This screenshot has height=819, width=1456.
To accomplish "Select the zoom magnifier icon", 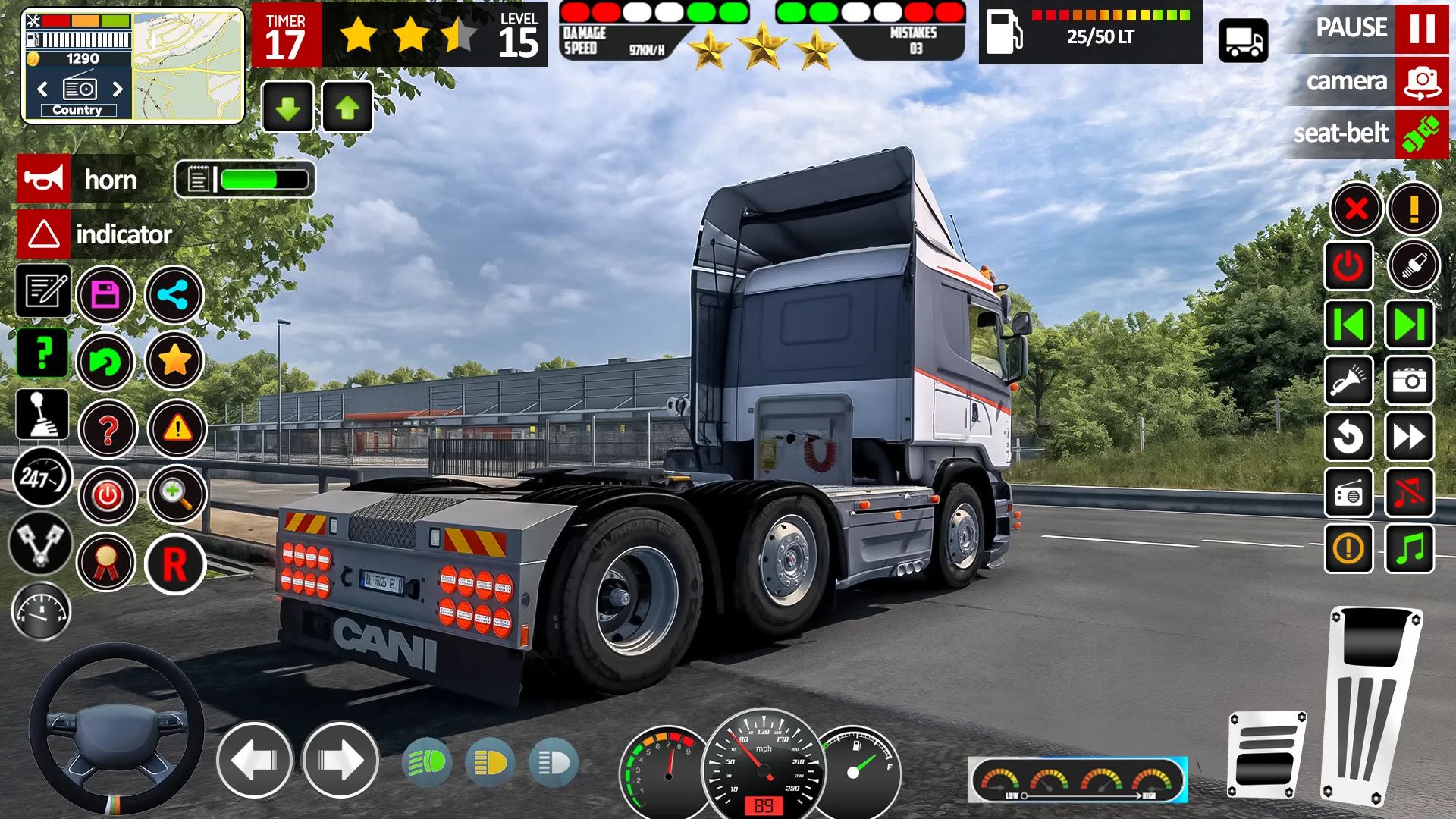I will point(175,495).
